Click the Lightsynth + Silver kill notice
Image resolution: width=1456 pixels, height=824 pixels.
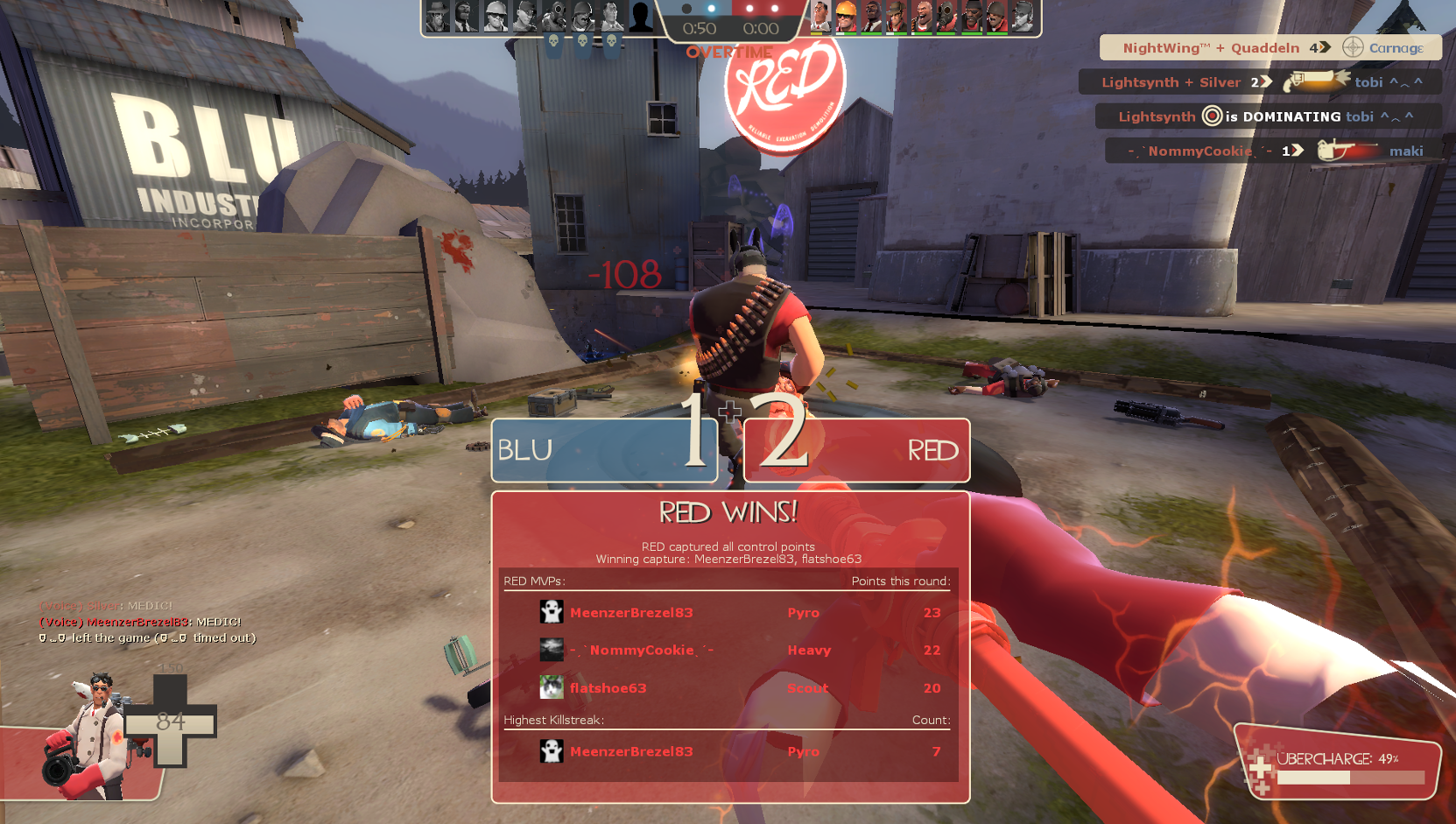coord(1261,82)
